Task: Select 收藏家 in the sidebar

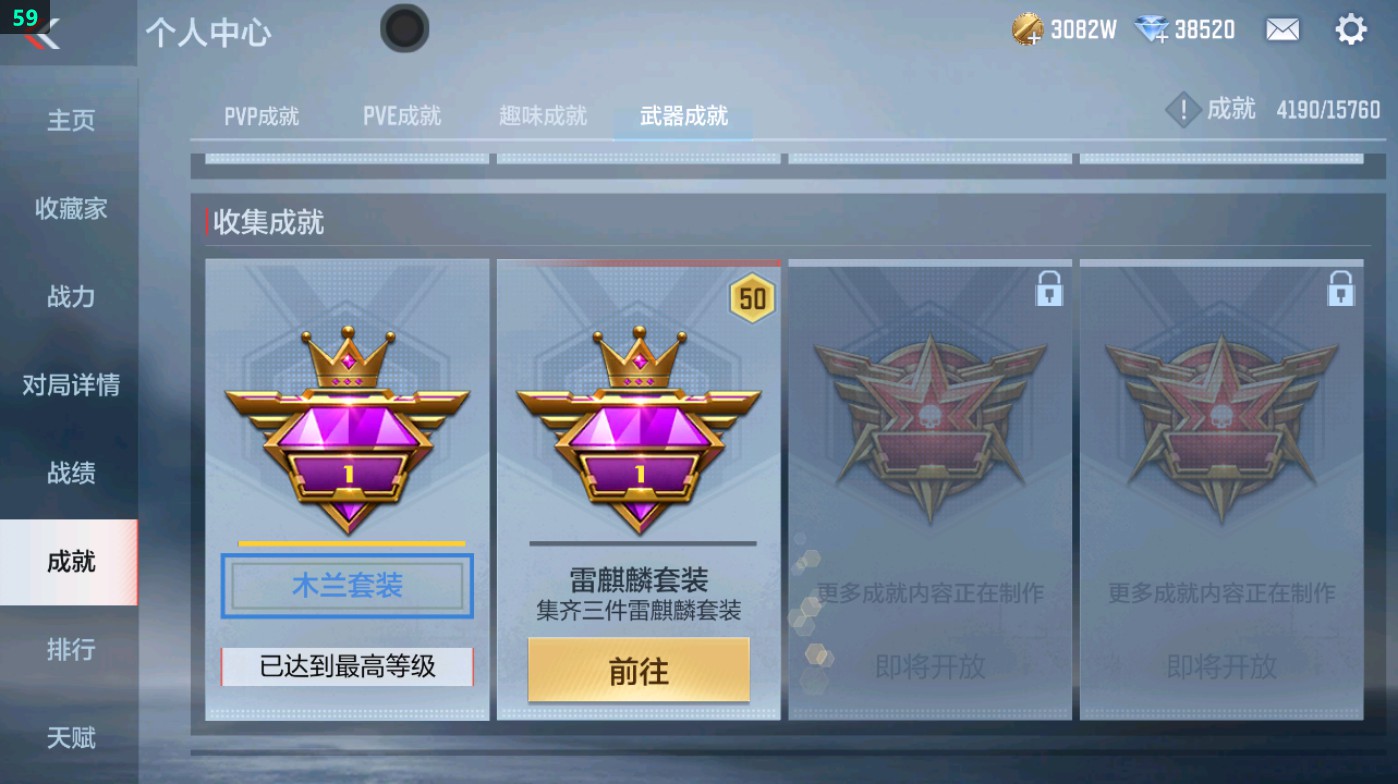Action: [x=68, y=209]
